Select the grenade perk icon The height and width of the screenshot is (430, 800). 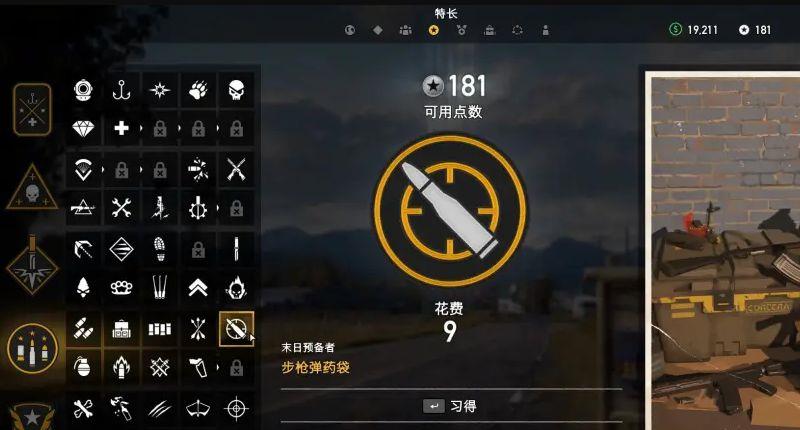click(x=83, y=368)
